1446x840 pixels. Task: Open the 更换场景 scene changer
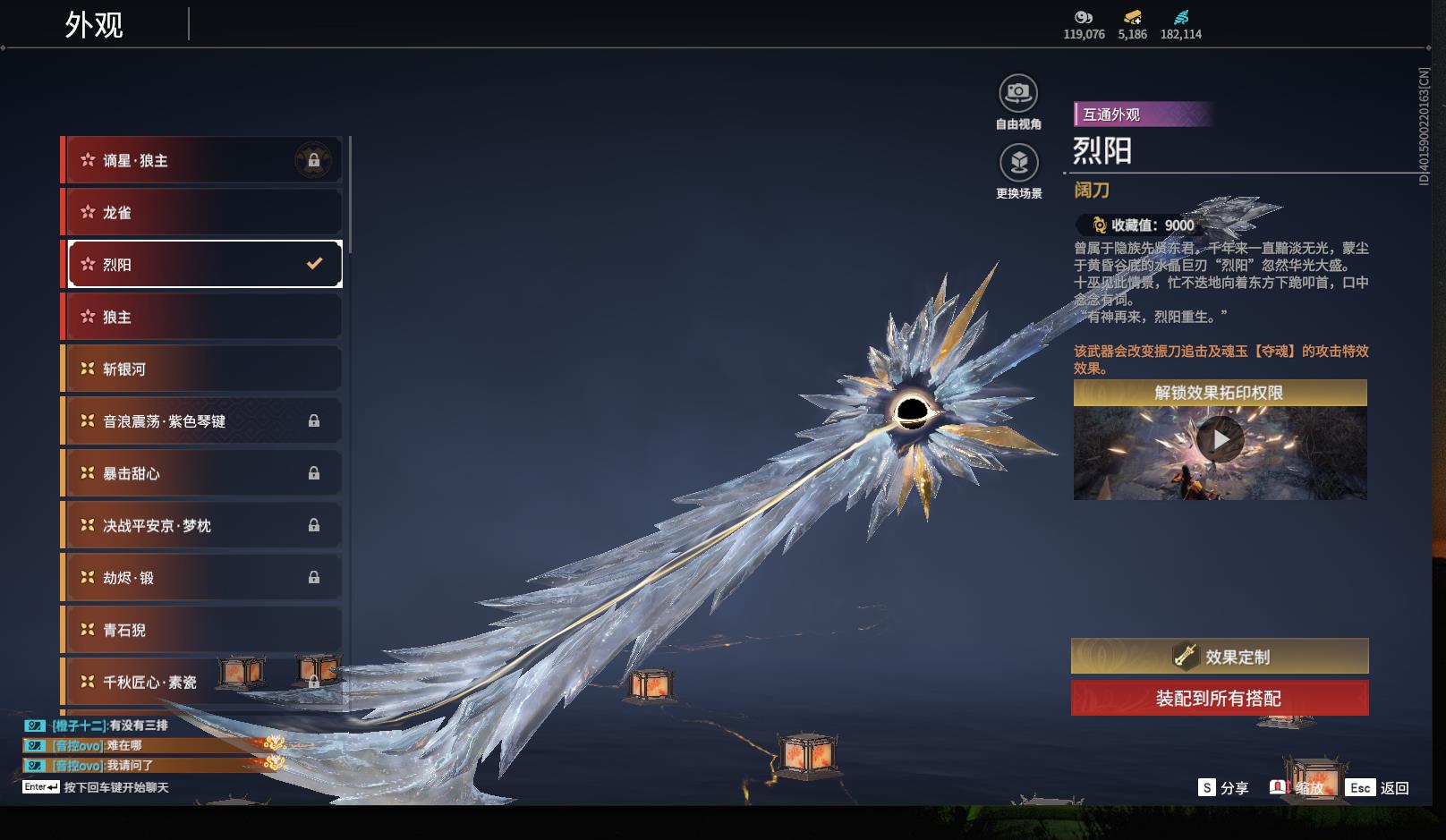click(x=1018, y=164)
